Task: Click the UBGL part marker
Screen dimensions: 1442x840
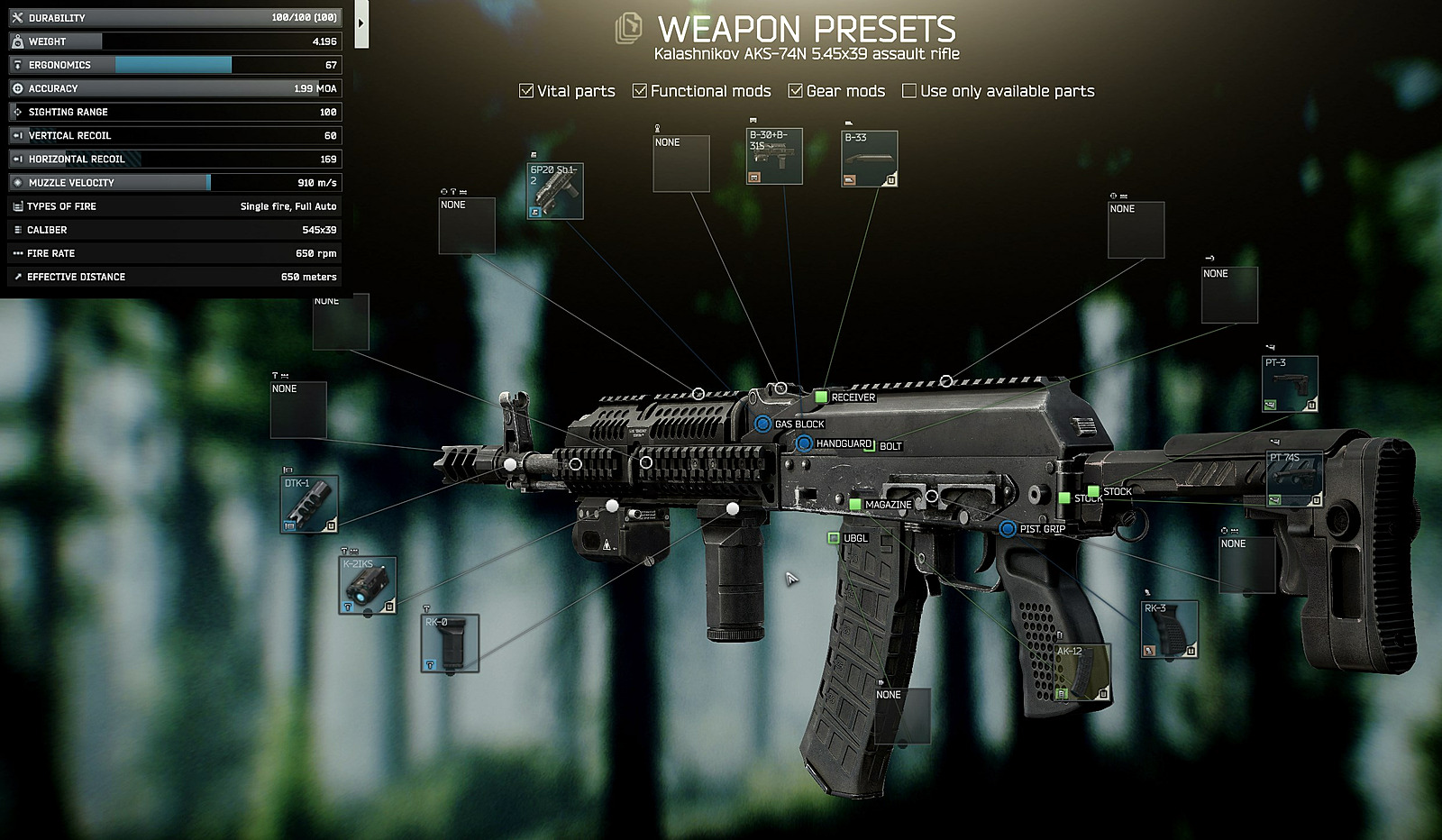Action: tap(834, 538)
